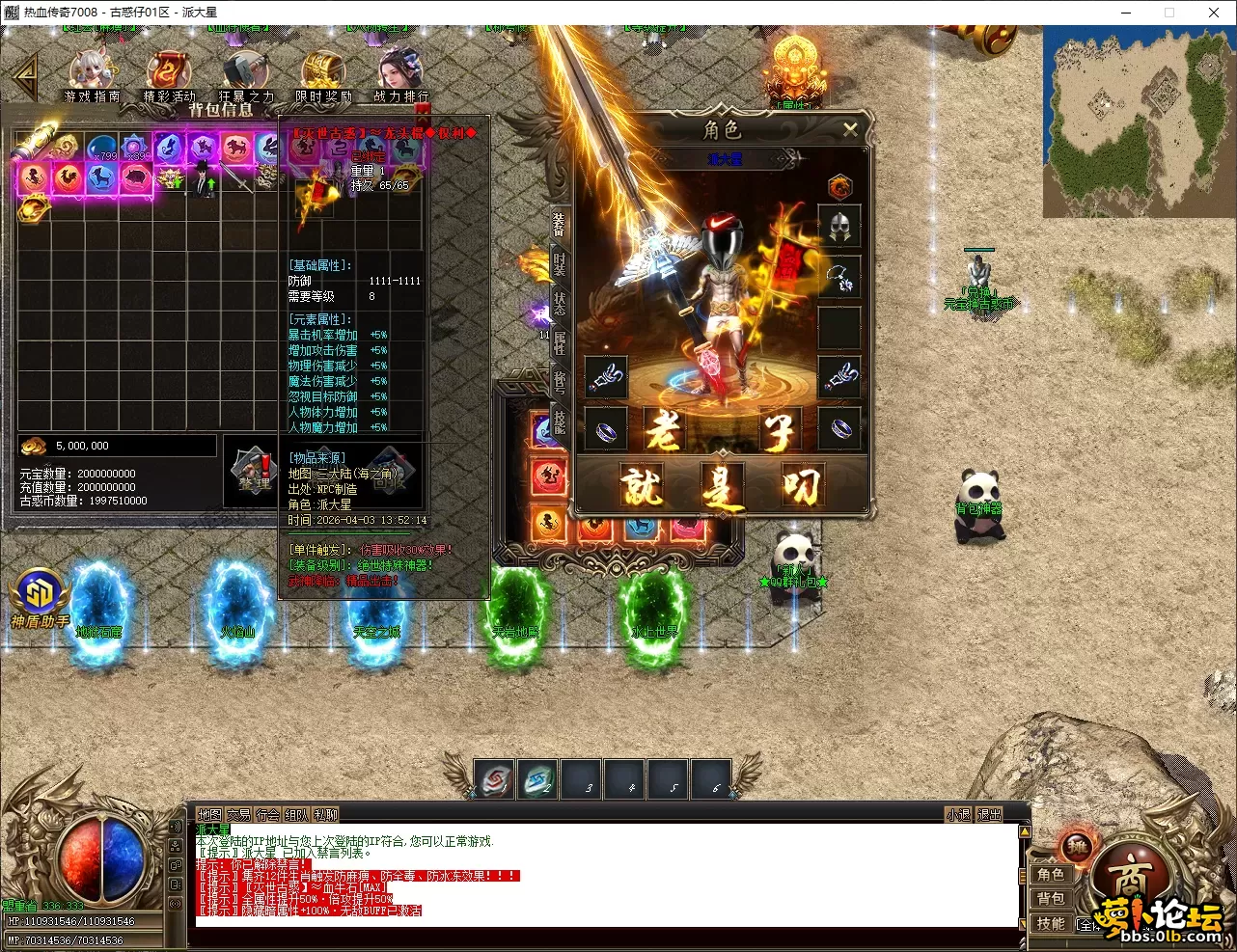Viewport: 1237px width, 952px height.
Task: Switch to the 地图 chat tab
Action: 209,815
